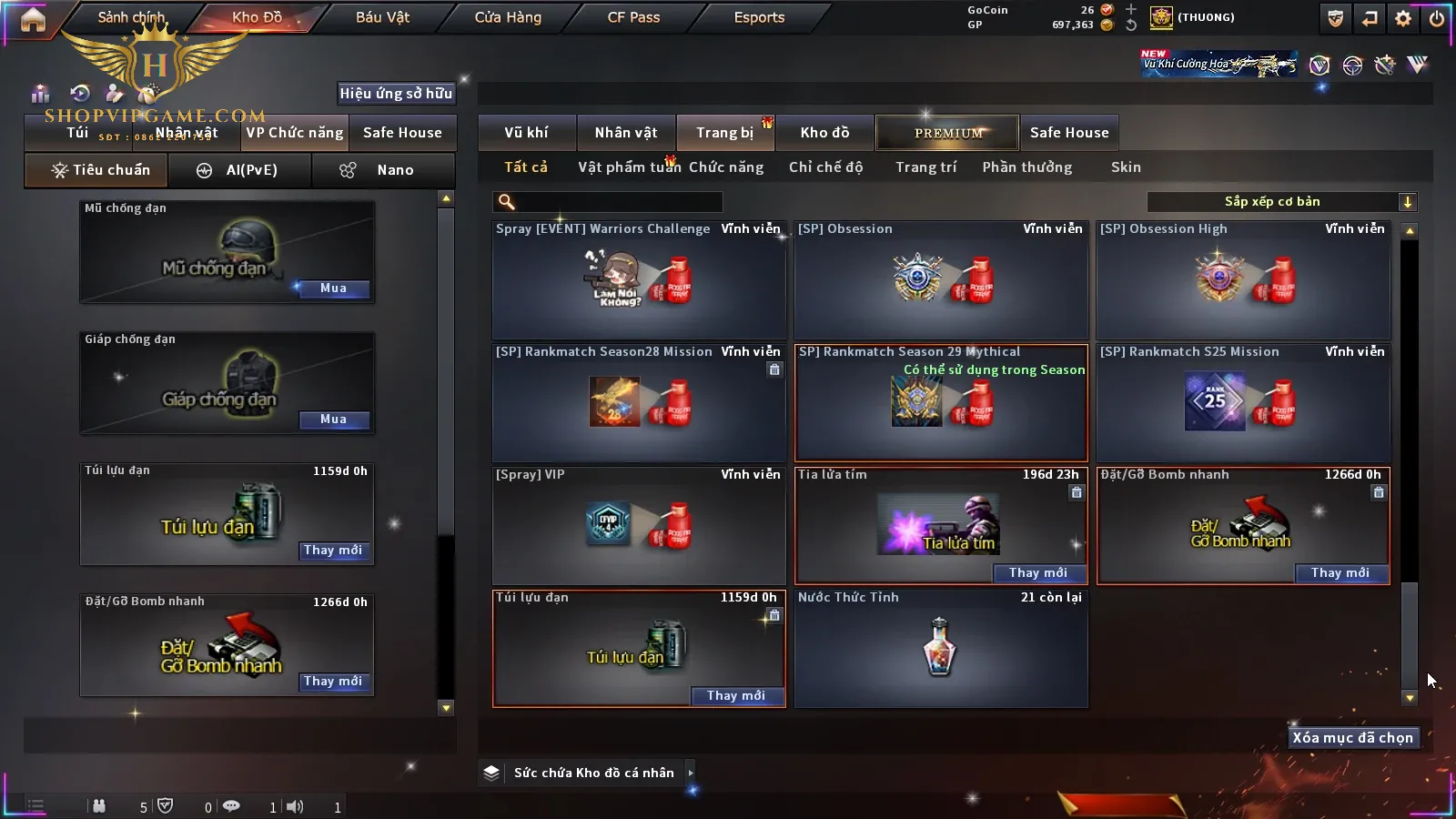Select the Nano loadout tab
The width and height of the screenshot is (1456, 819).
click(382, 170)
